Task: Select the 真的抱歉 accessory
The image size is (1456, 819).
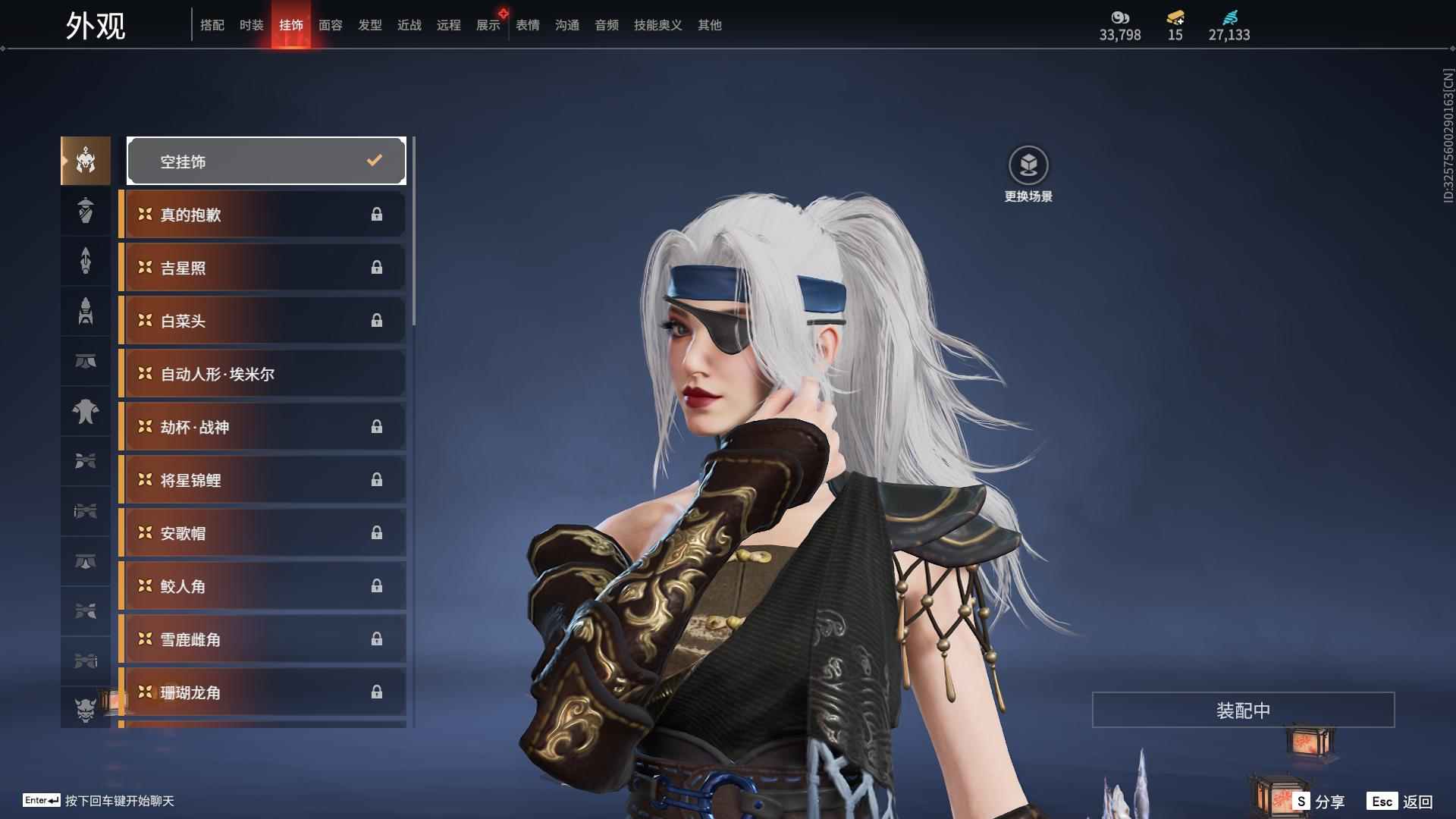Action: coord(263,215)
